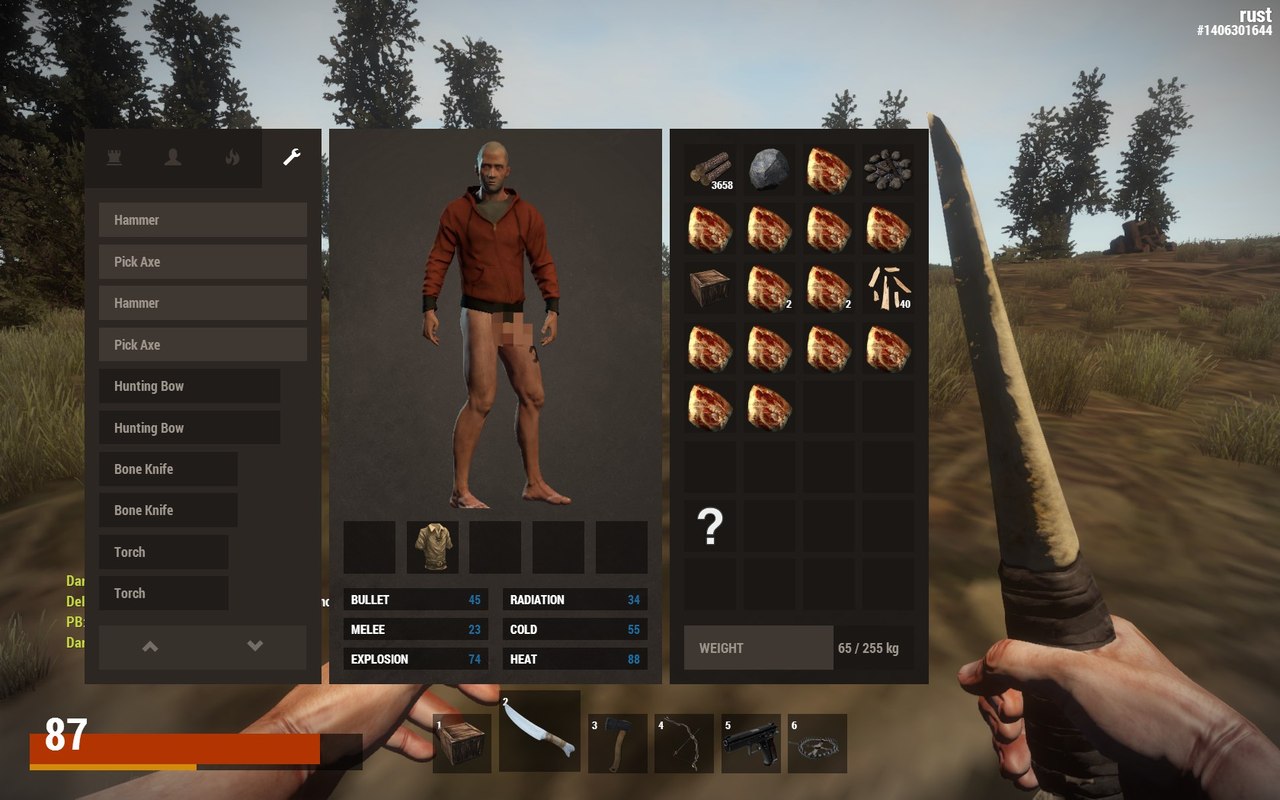Equip the hunting bow in hotbar slot 4
Screen dimensions: 1280x800
(x=684, y=743)
